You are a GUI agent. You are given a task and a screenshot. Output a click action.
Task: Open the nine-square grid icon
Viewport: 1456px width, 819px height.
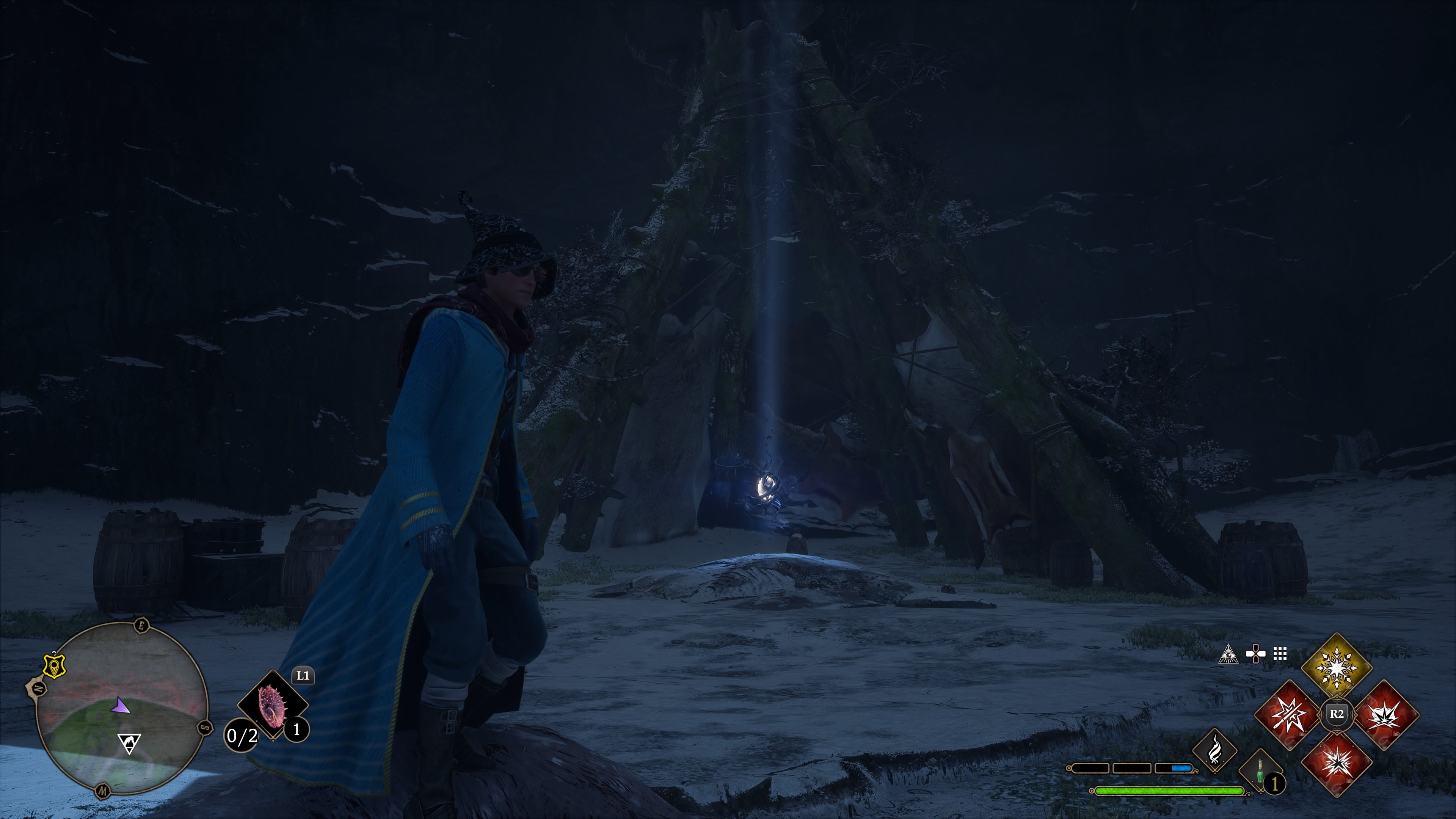coord(1280,654)
